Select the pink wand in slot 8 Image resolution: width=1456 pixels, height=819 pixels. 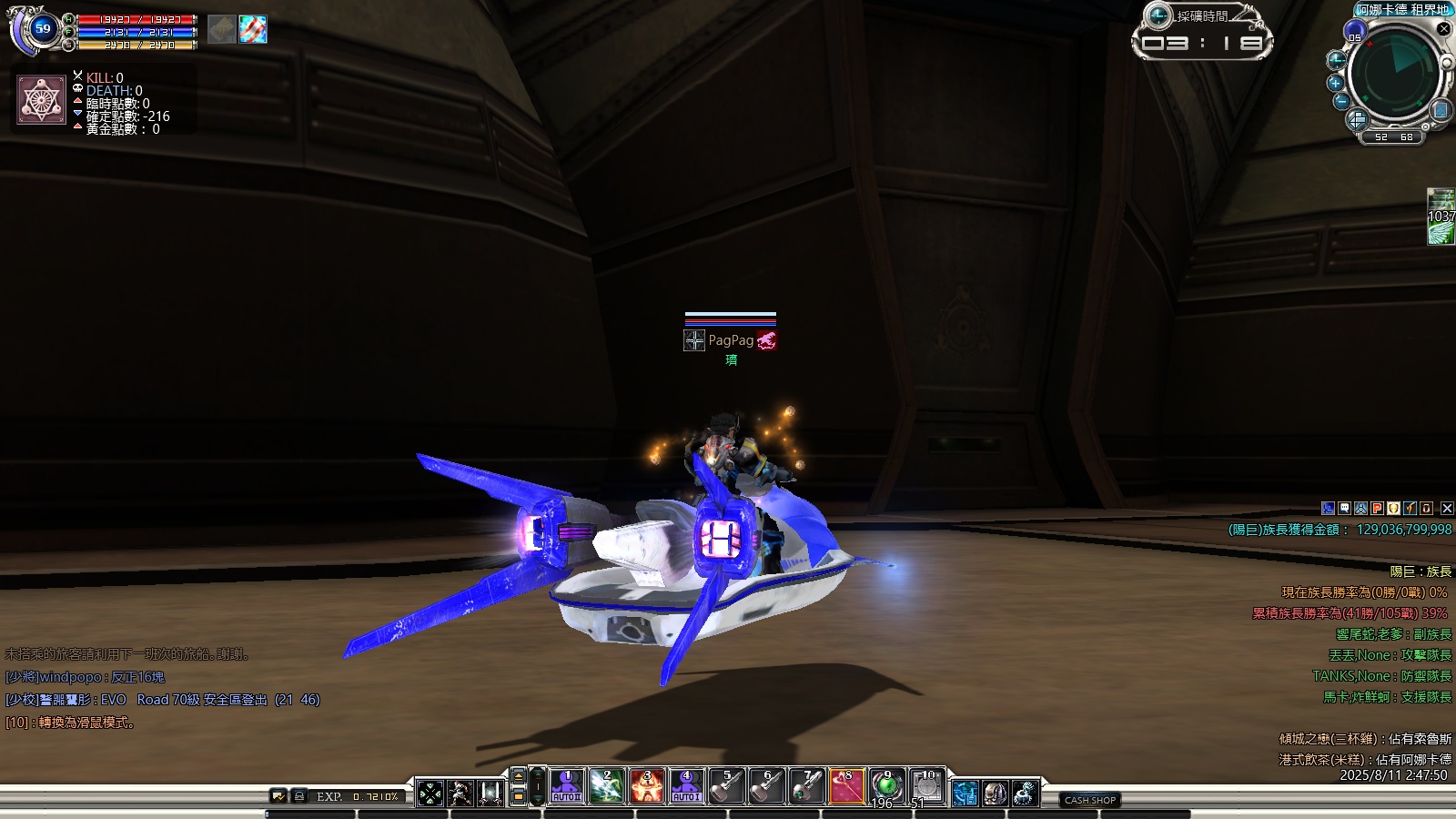tap(847, 786)
